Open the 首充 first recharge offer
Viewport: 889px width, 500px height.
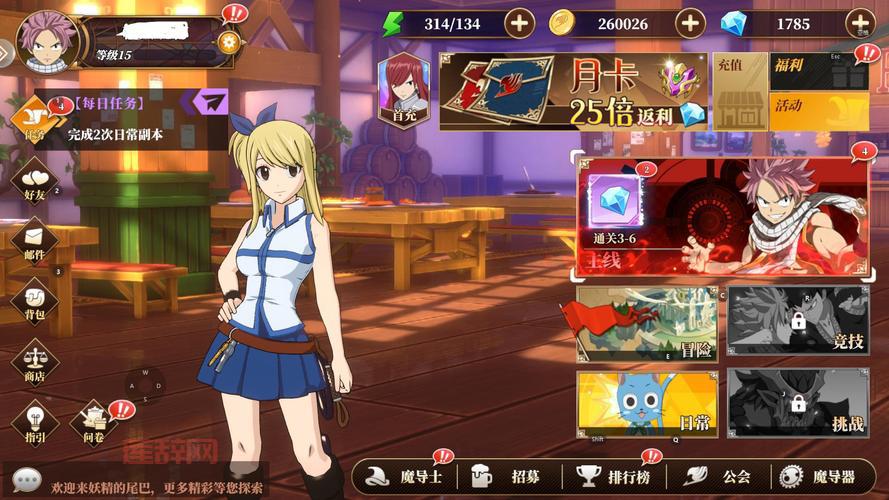(x=404, y=89)
